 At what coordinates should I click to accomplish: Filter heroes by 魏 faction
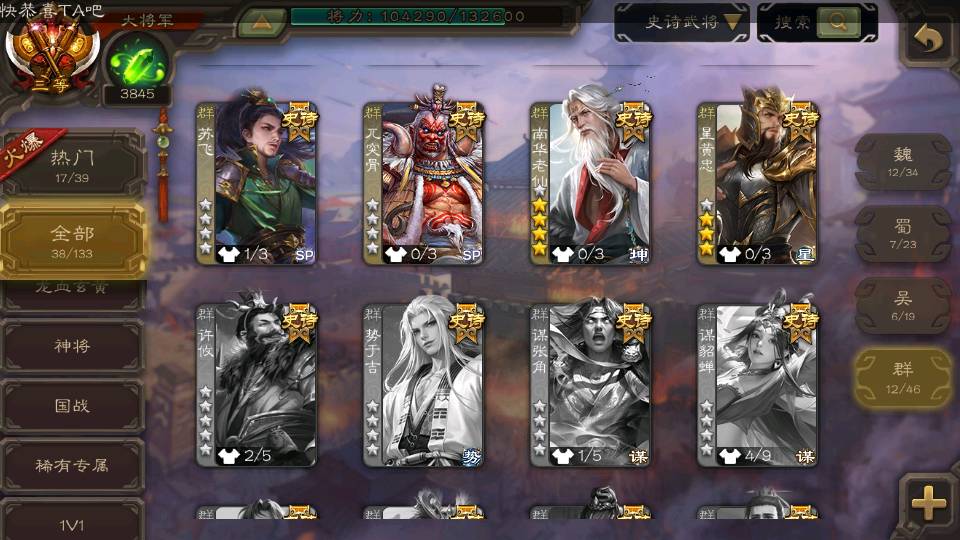pos(902,161)
